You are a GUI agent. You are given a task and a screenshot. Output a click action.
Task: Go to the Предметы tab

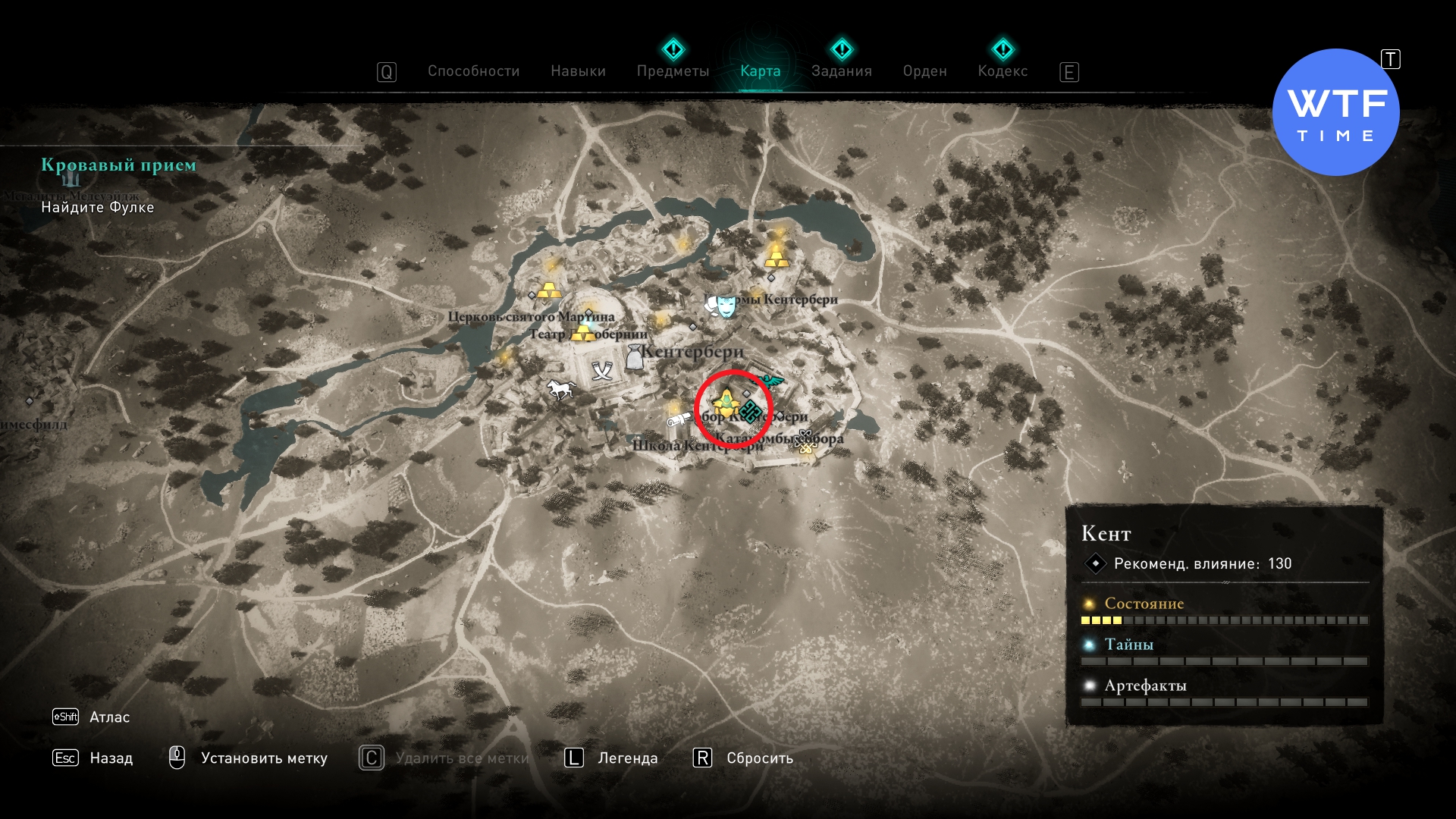(x=673, y=71)
